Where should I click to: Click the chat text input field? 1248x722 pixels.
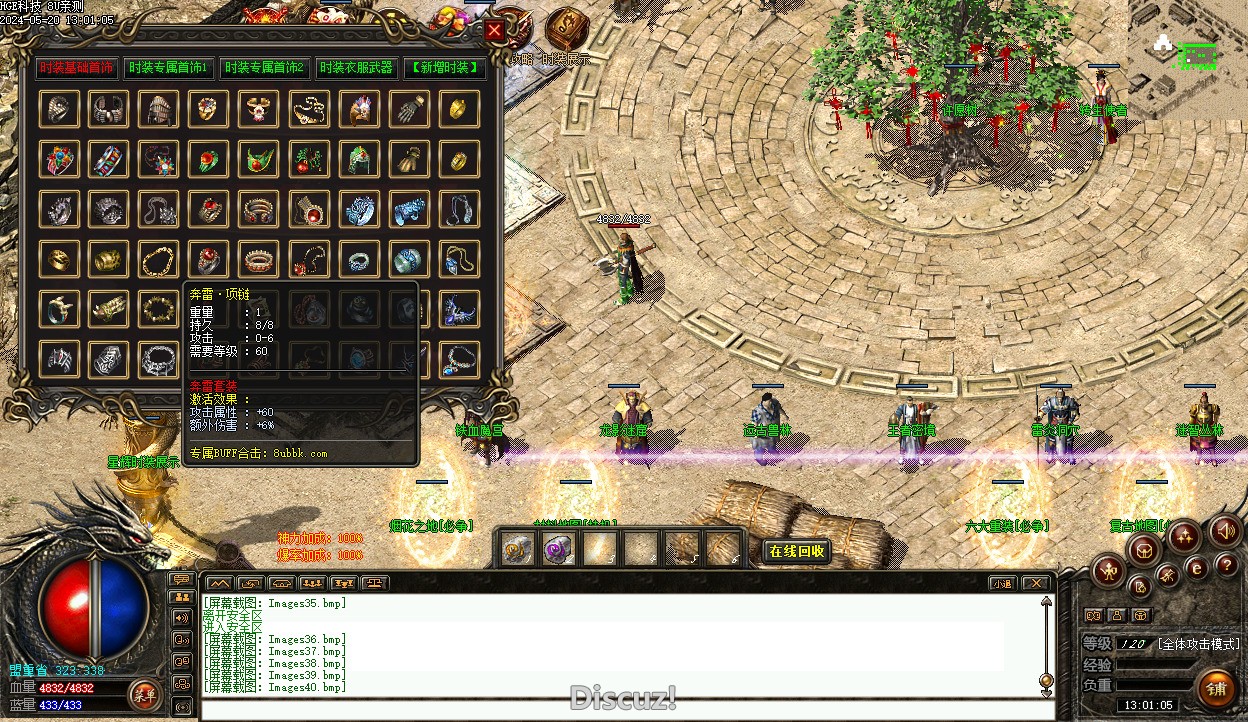tap(620, 709)
